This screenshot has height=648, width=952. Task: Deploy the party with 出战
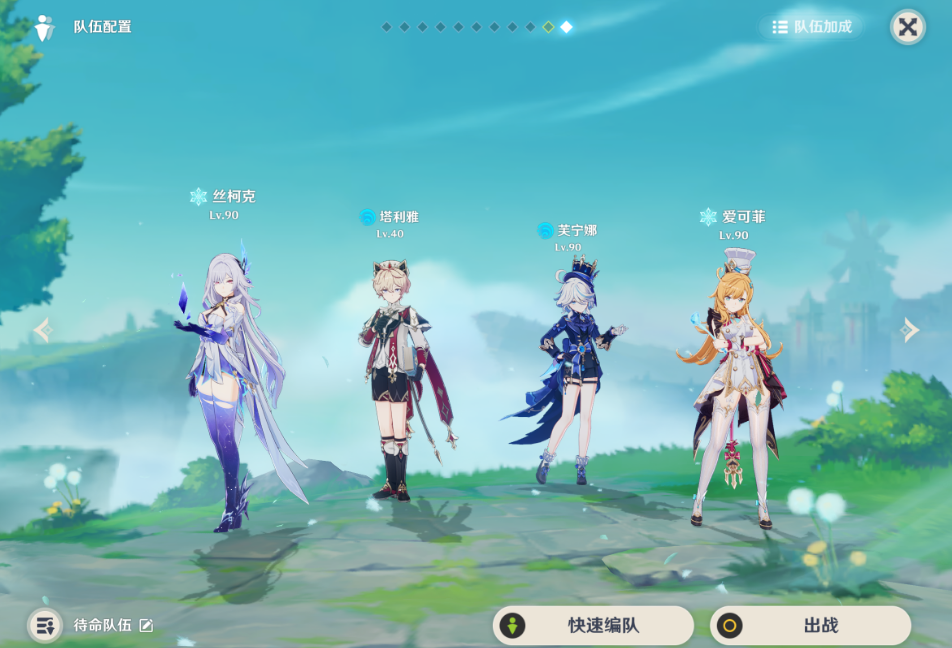[x=810, y=626]
